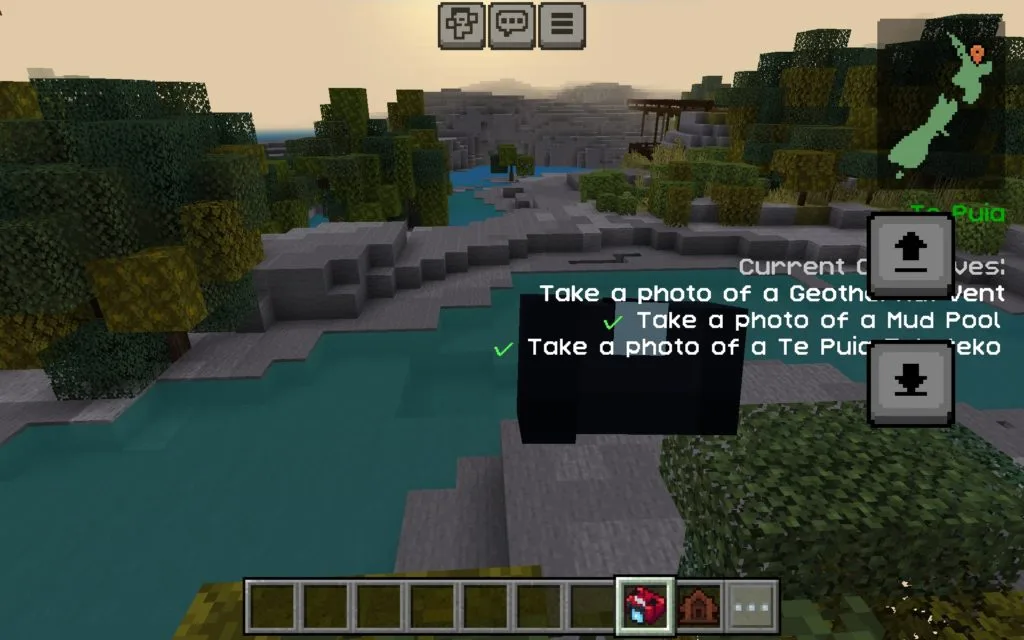The image size is (1024, 640).
Task: Click the New Zealand minimap
Action: click(x=940, y=105)
